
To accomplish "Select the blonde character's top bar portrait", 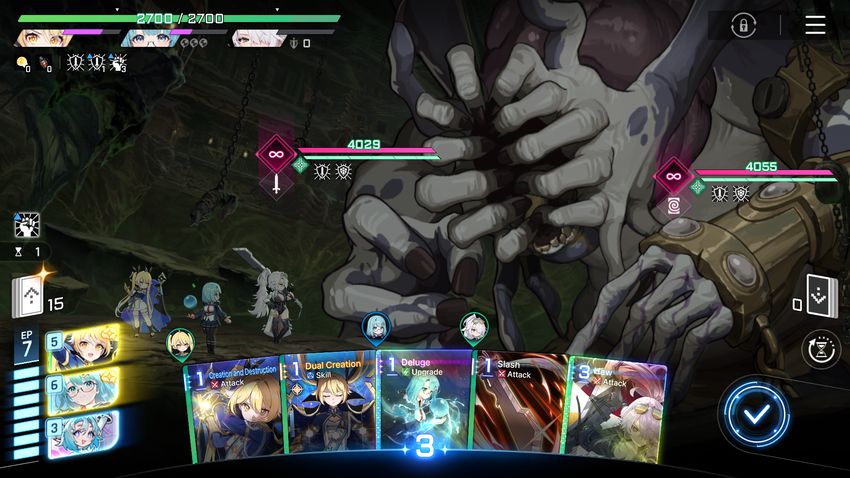I will 40,38.
